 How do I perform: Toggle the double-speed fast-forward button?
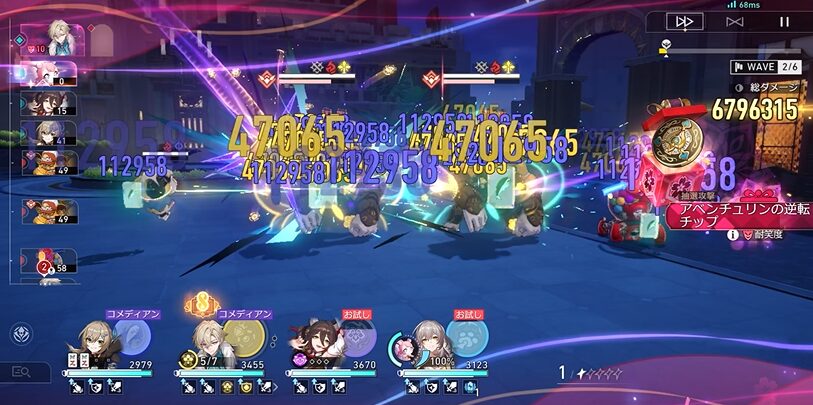(x=685, y=21)
